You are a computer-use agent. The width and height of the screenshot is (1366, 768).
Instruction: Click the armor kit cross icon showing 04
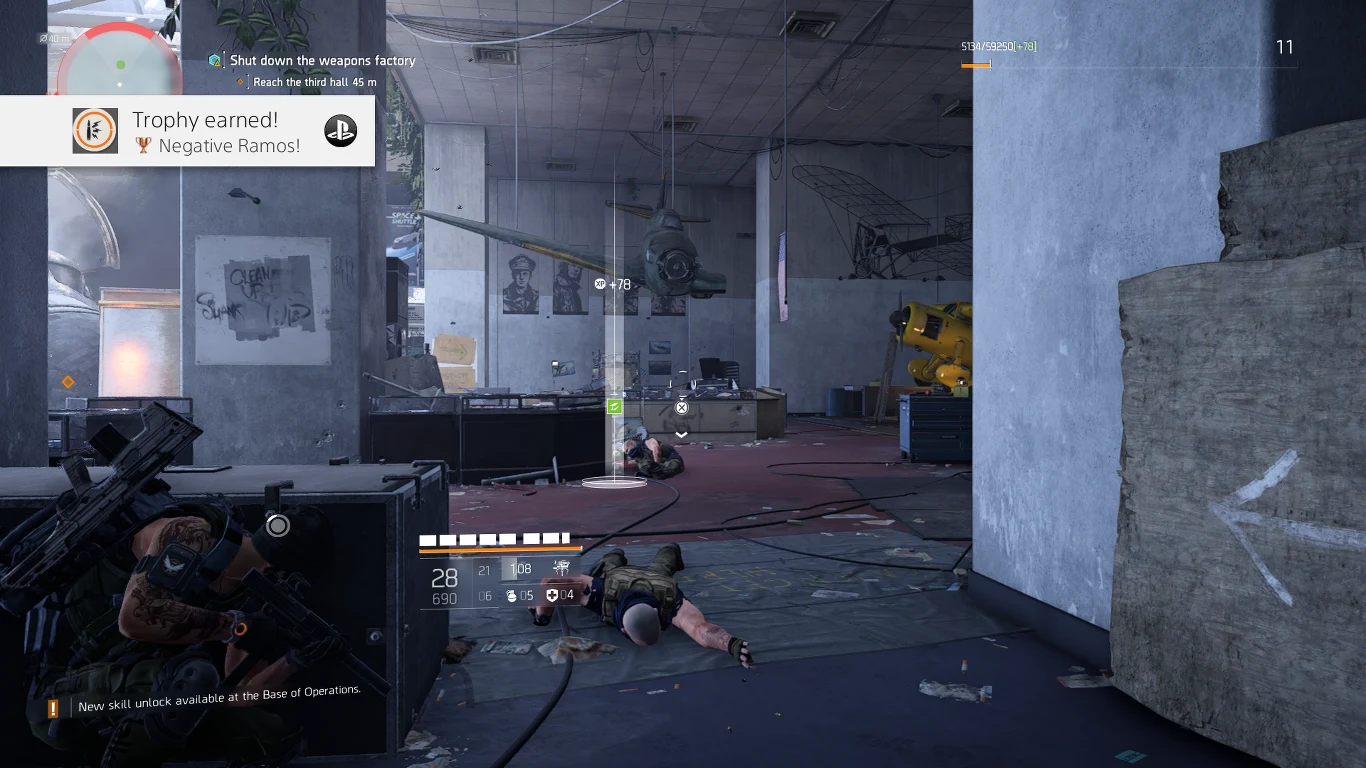[553, 595]
